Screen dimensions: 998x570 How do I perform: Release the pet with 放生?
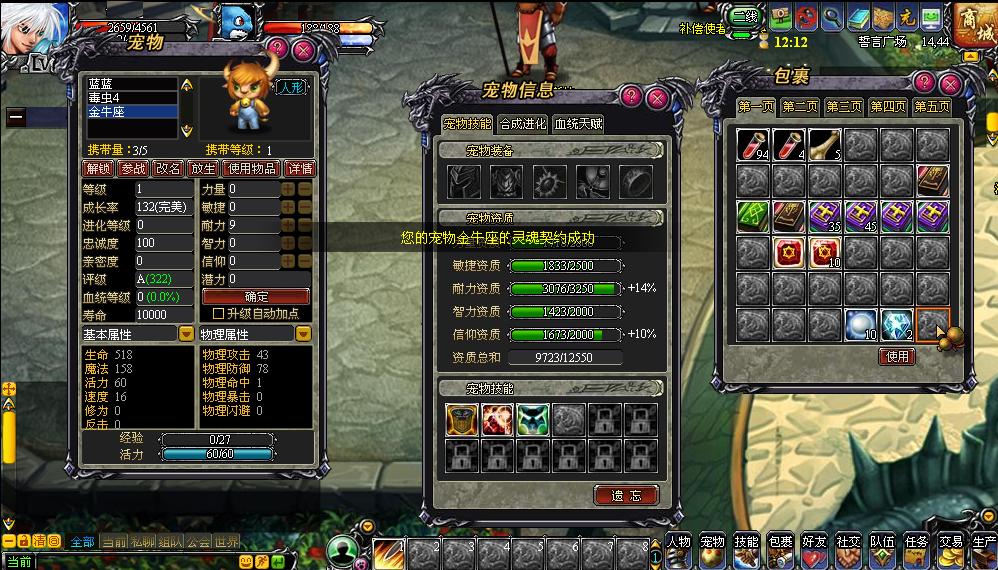tap(203, 168)
